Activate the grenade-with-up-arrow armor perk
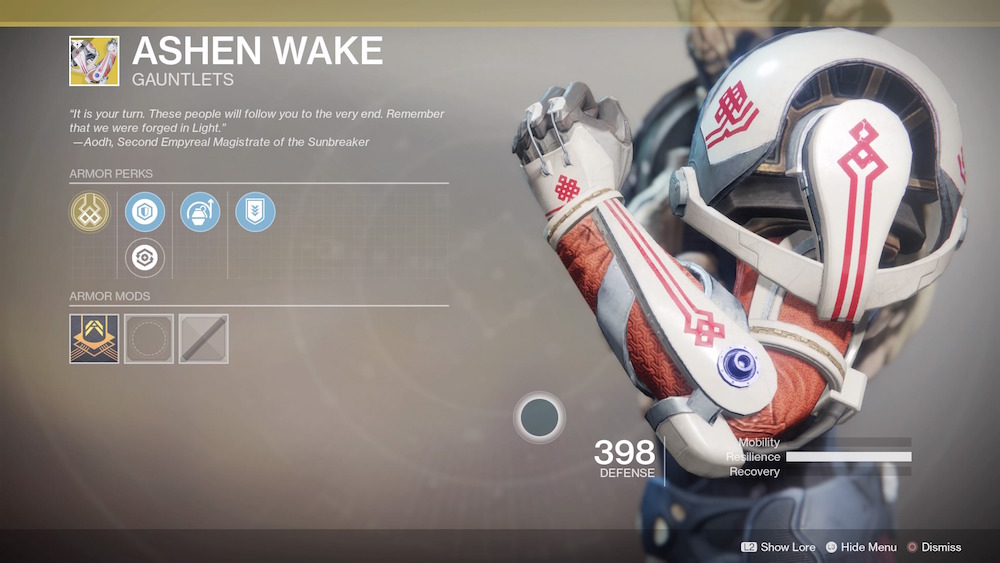 tap(200, 212)
